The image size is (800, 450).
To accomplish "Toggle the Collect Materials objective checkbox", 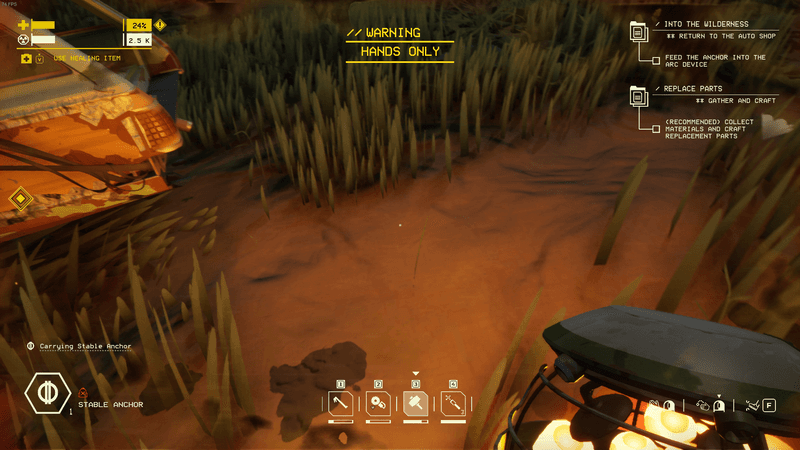I will point(656,126).
